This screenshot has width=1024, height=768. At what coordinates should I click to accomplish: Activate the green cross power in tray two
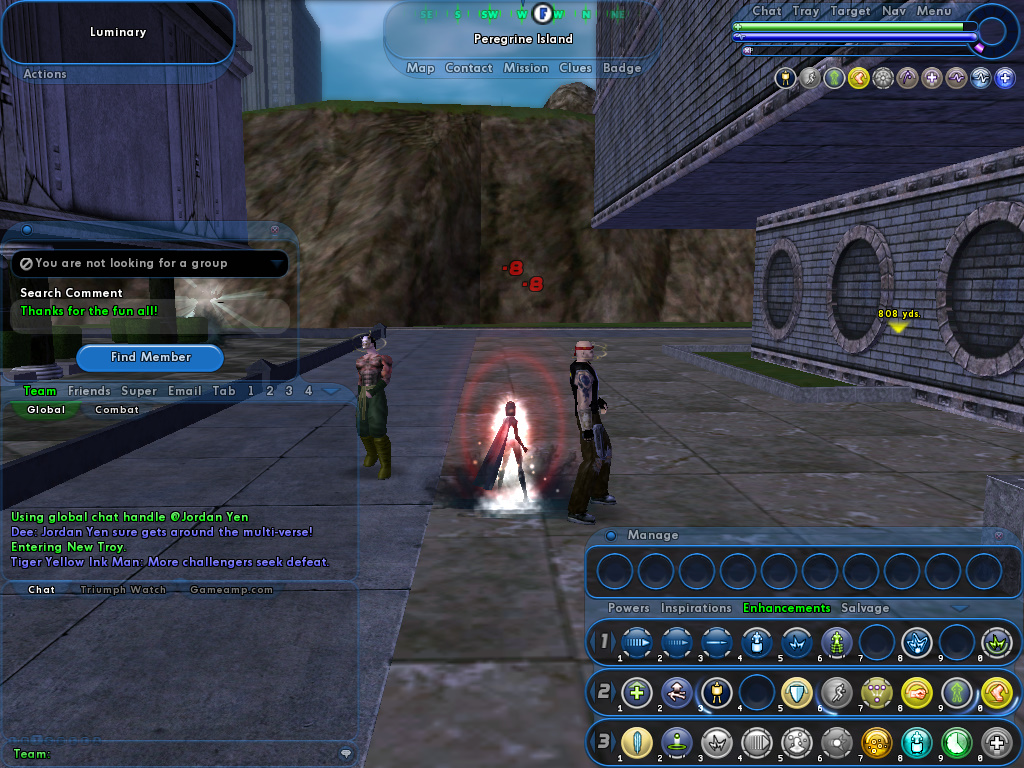pos(637,691)
